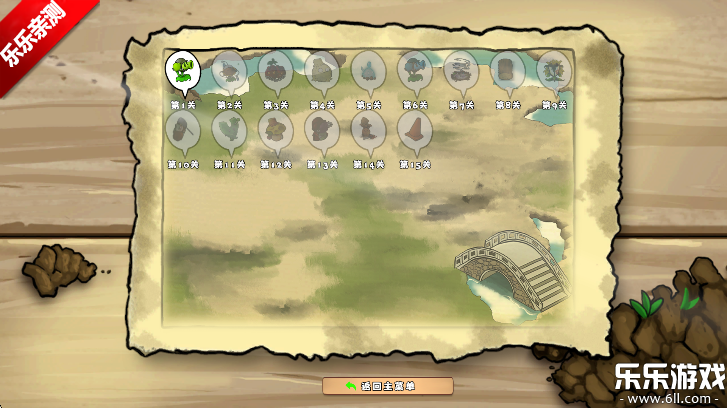This screenshot has height=408, width=727.
Task: Choose the level 10 bubble
Action: click(x=182, y=130)
